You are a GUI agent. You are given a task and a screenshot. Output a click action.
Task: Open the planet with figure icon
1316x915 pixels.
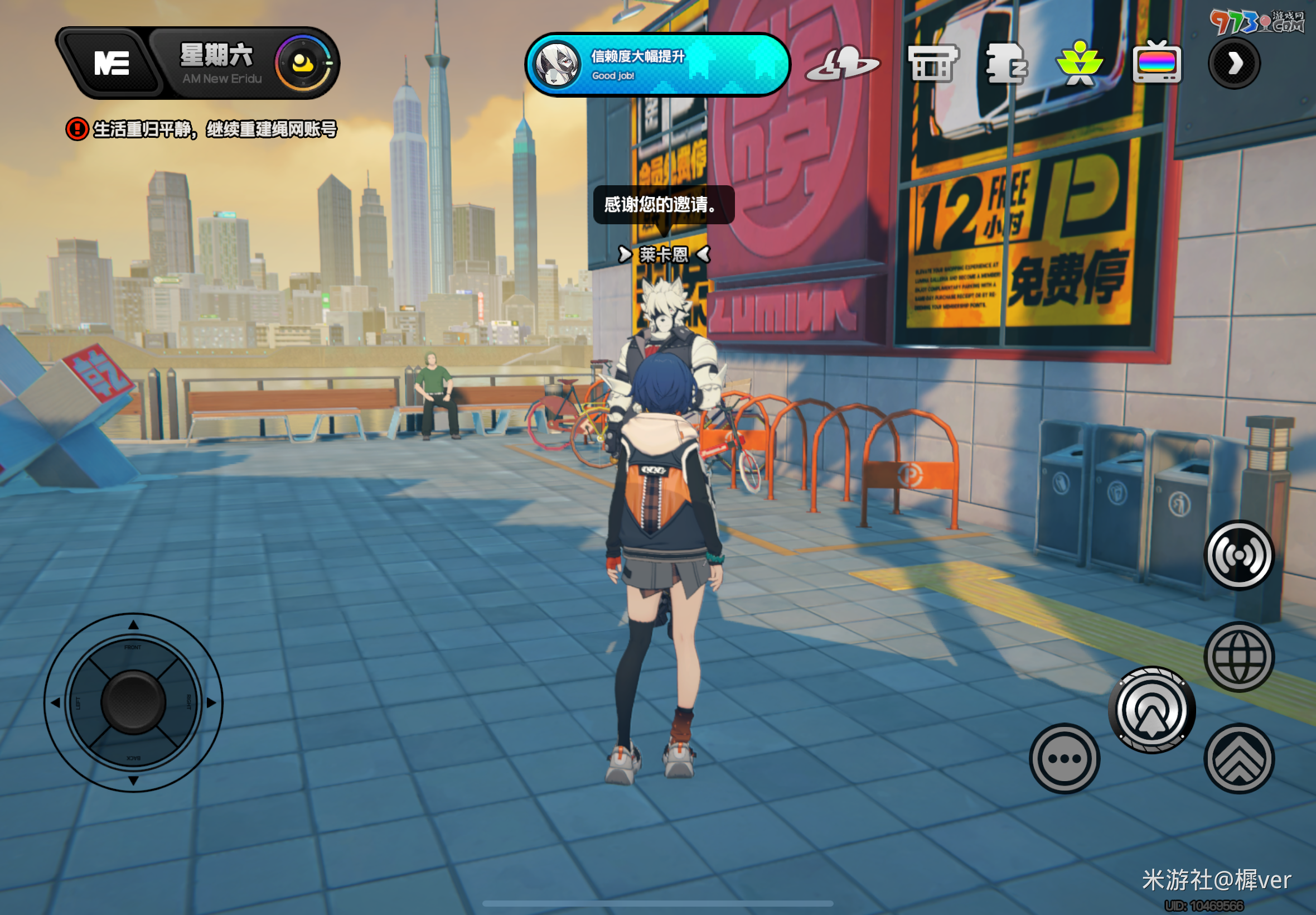841,64
